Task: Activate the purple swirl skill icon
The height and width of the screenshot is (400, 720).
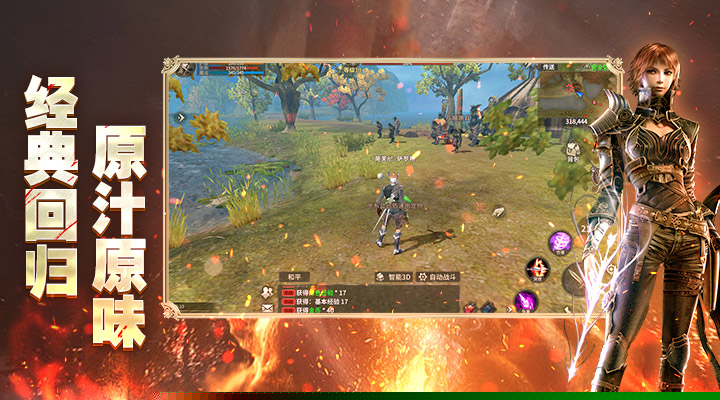Action: coord(561,241)
